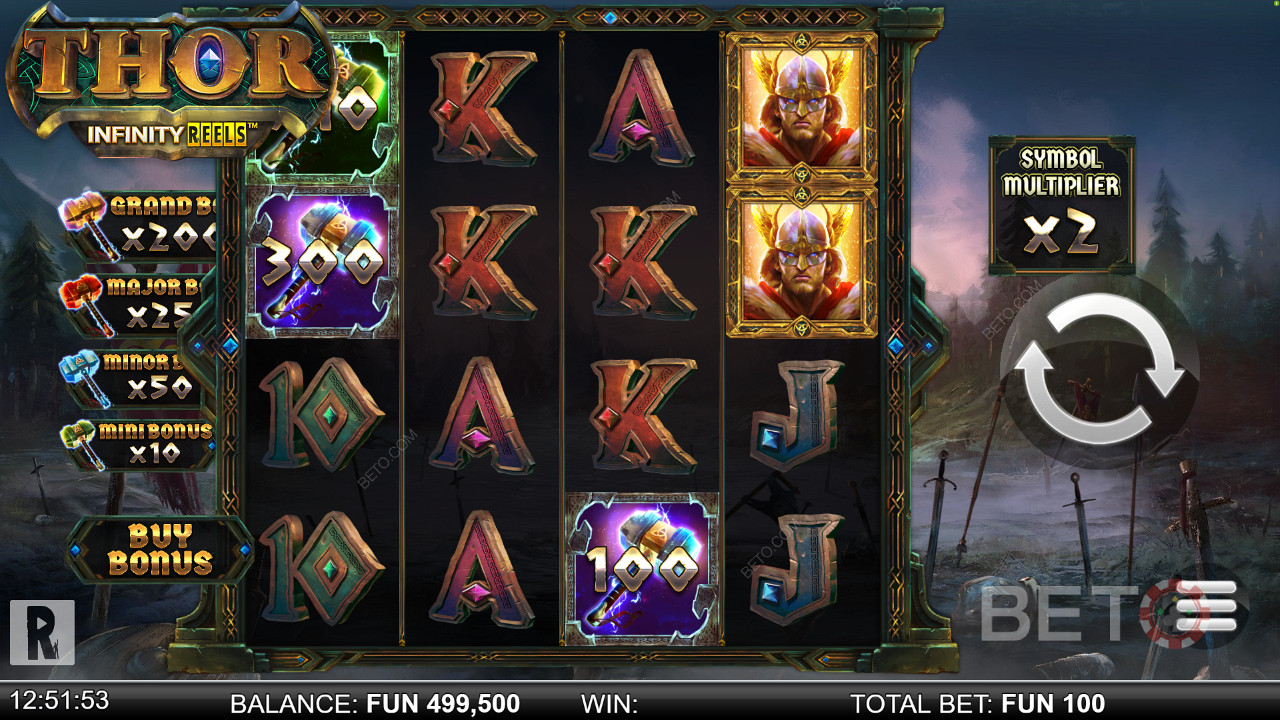Screen dimensions: 1280x720
Task: Open the Buy Bonus feature
Action: click(x=160, y=549)
